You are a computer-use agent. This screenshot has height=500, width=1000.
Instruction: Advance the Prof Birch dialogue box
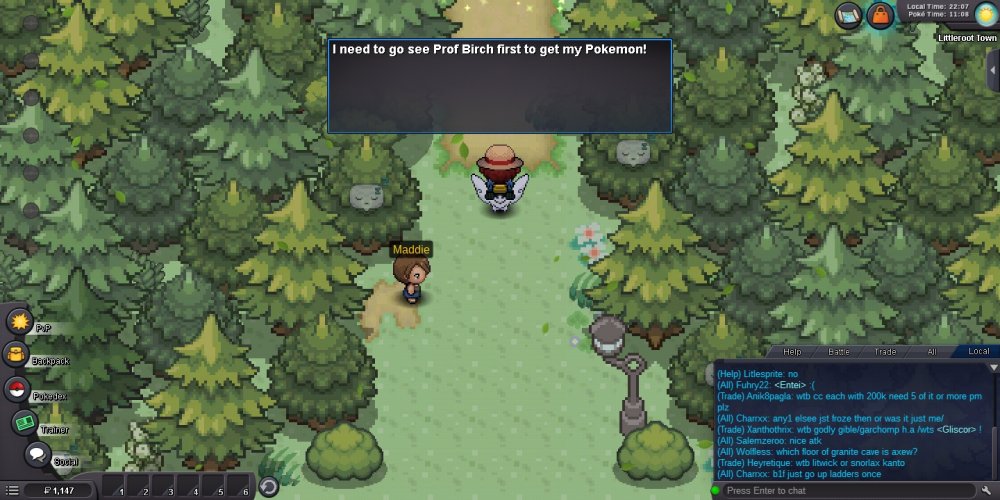coord(500,85)
